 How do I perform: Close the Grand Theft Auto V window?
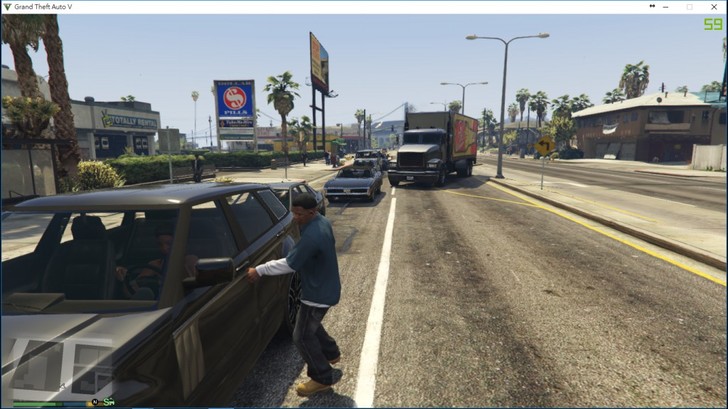pos(715,7)
